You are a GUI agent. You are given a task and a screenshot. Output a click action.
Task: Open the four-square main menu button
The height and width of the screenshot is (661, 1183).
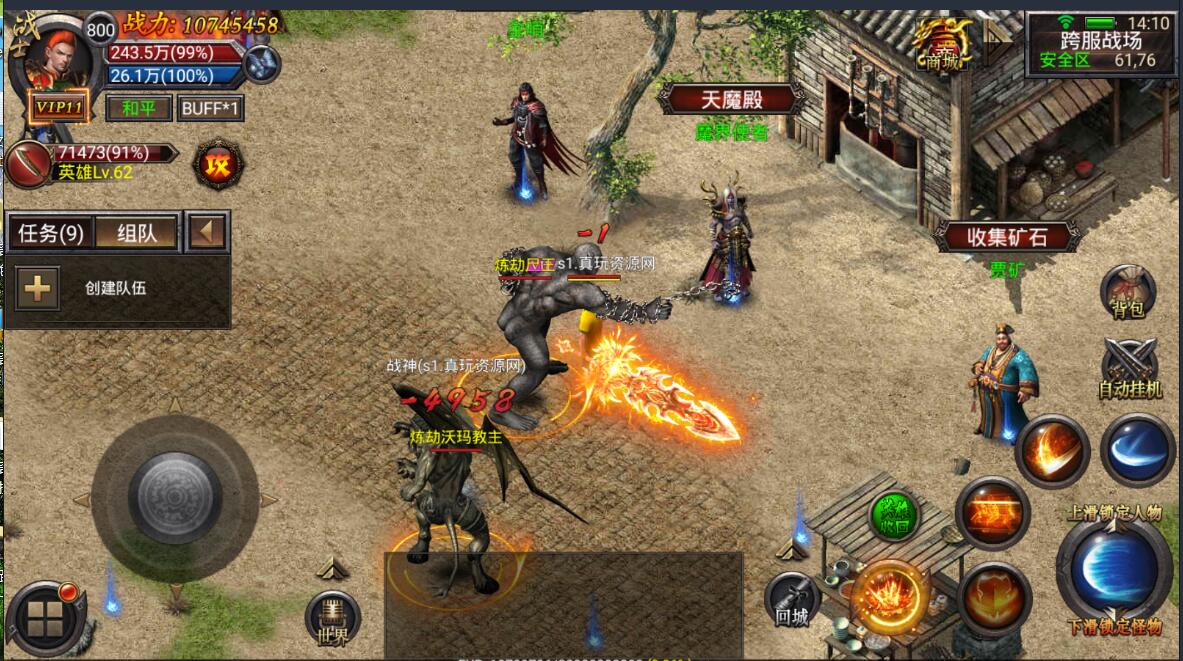click(46, 619)
